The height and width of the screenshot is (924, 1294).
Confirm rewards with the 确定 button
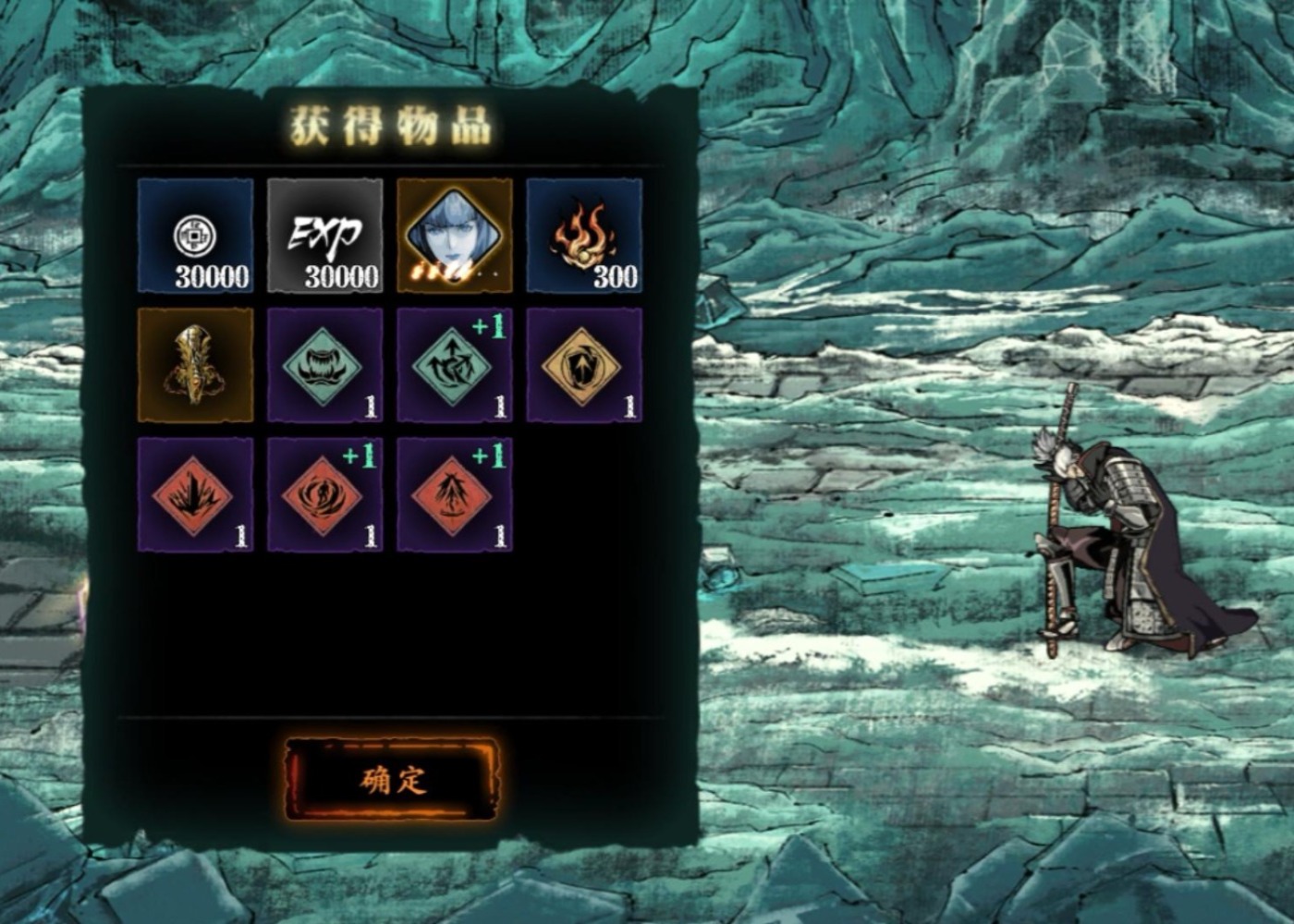pos(391,779)
